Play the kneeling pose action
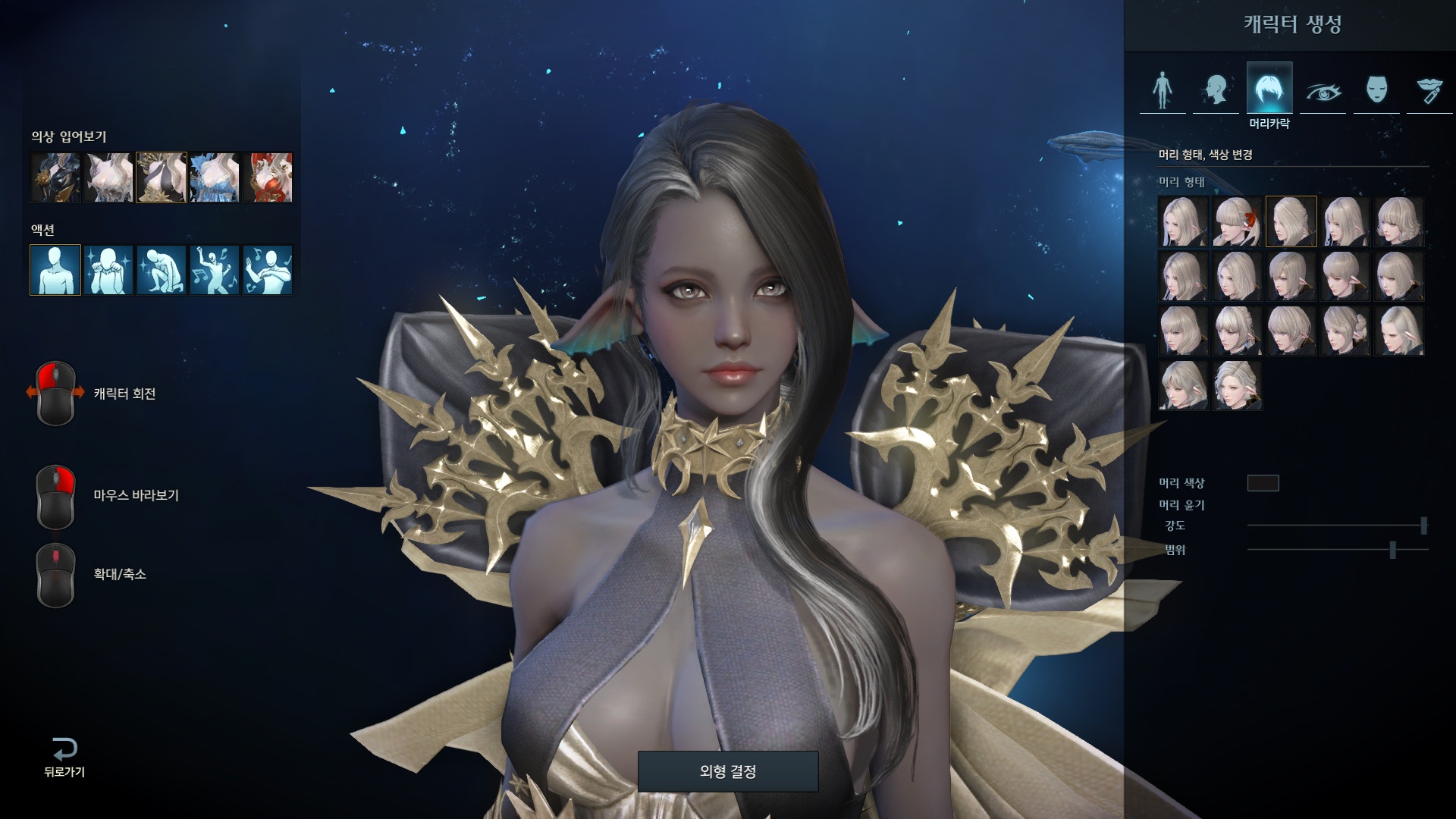 point(162,269)
